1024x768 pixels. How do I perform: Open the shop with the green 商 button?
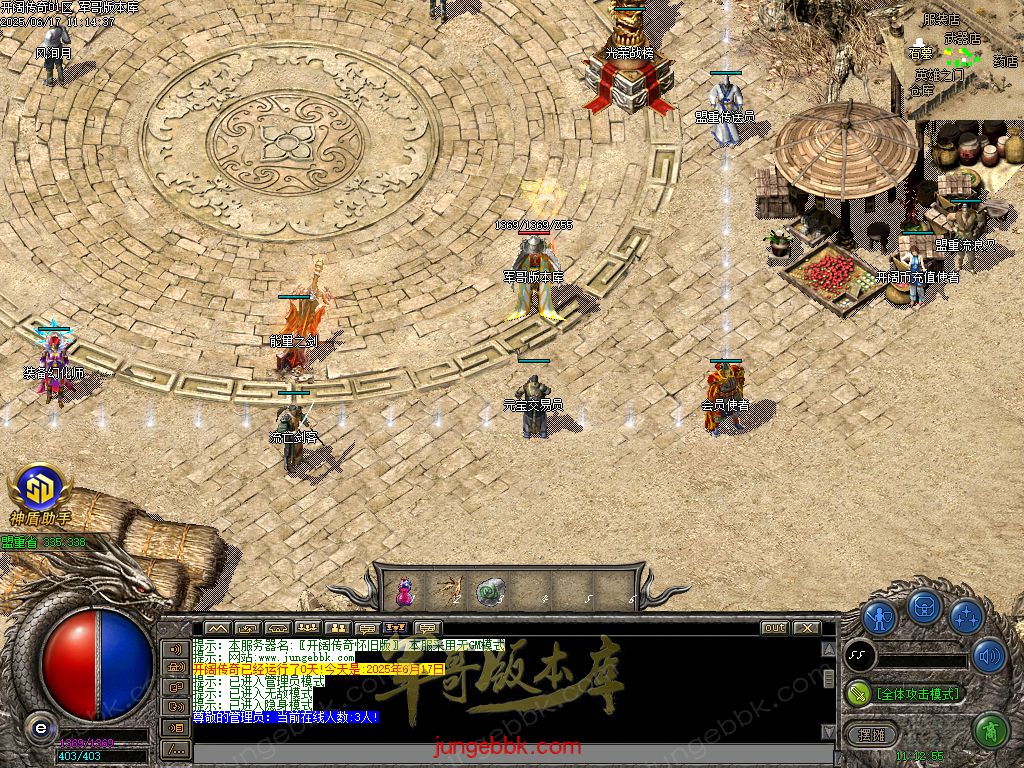[x=989, y=730]
